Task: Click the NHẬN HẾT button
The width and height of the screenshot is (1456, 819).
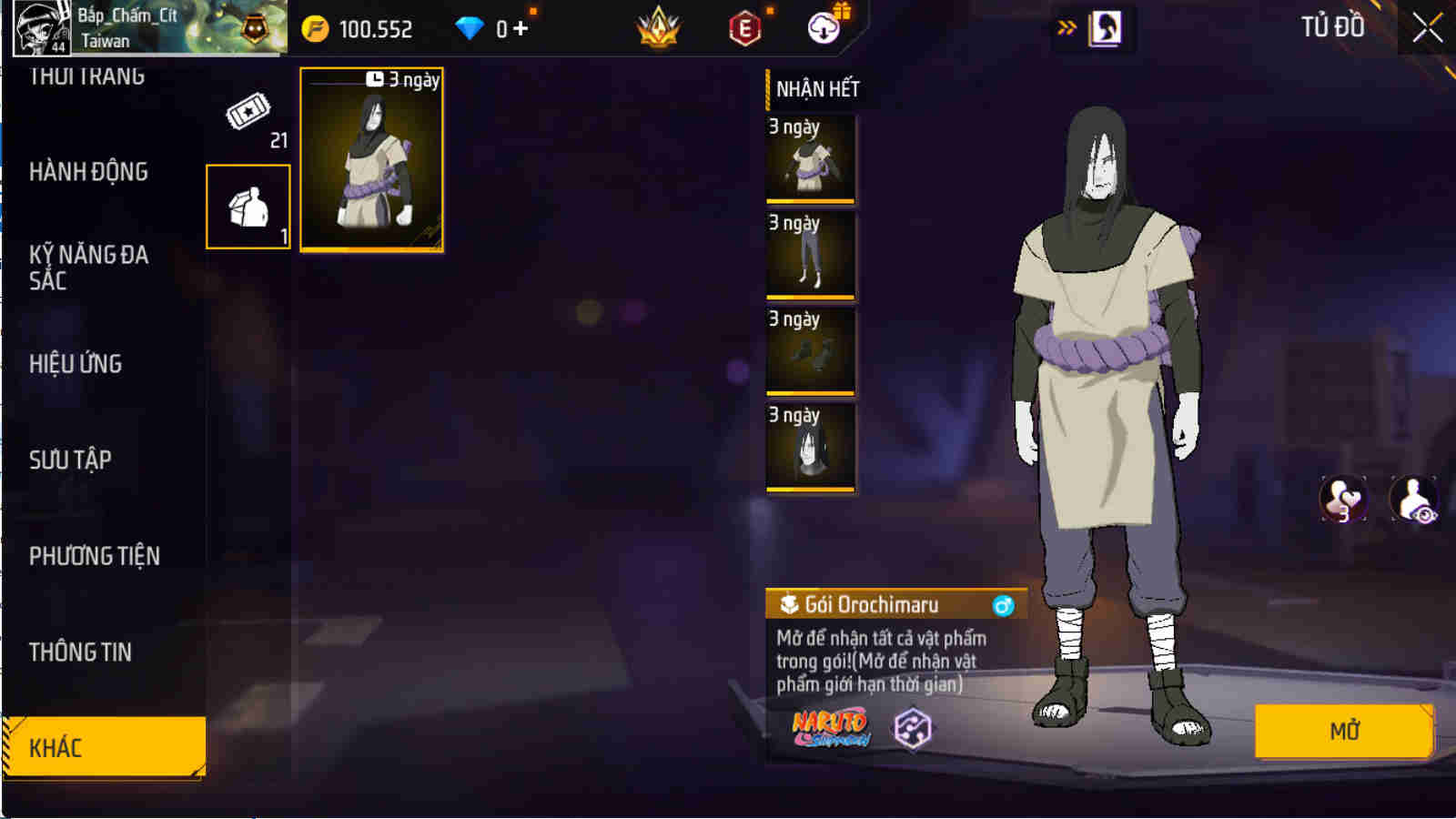Action: 817,89
